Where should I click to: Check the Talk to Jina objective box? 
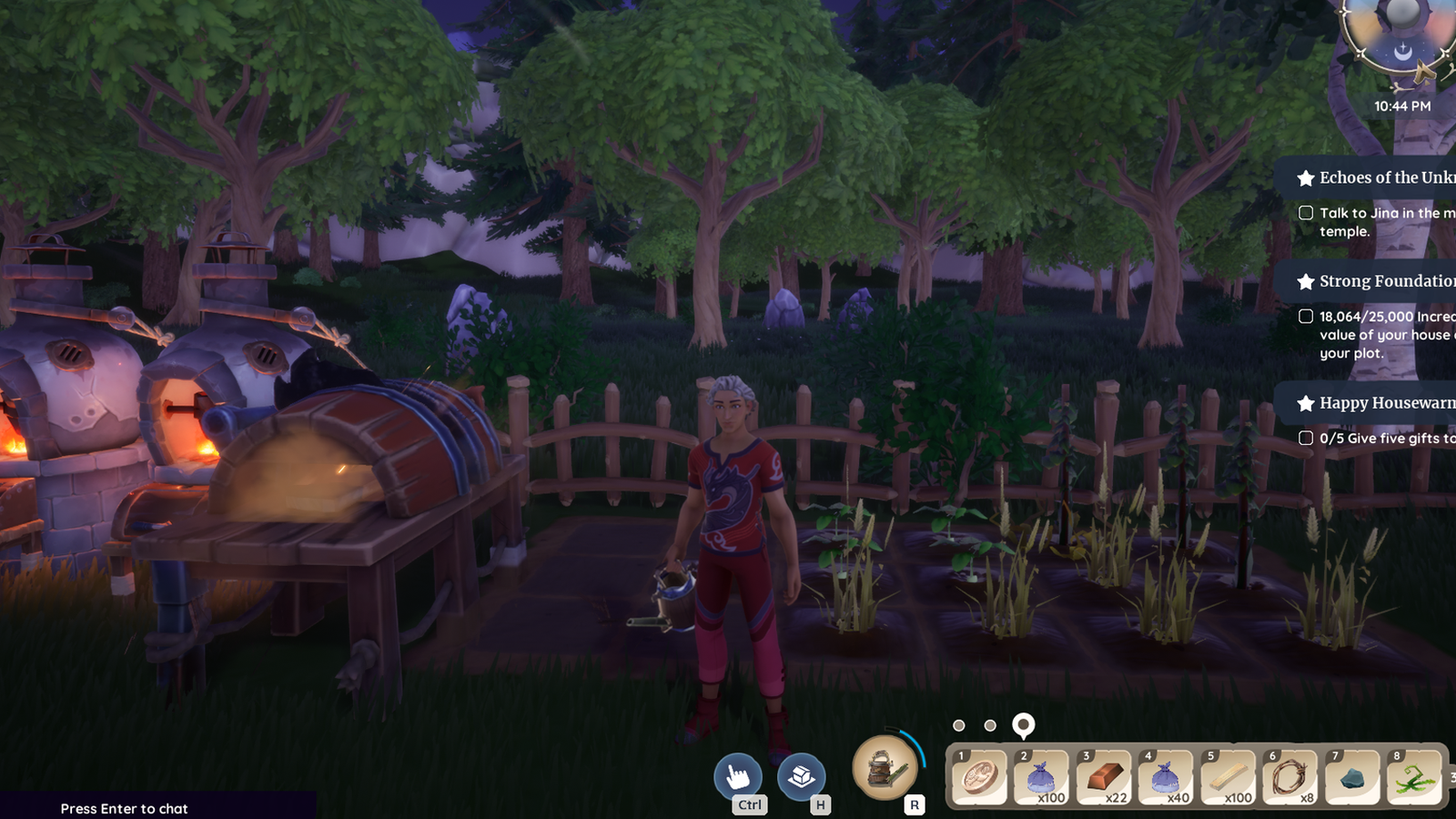(x=1304, y=213)
